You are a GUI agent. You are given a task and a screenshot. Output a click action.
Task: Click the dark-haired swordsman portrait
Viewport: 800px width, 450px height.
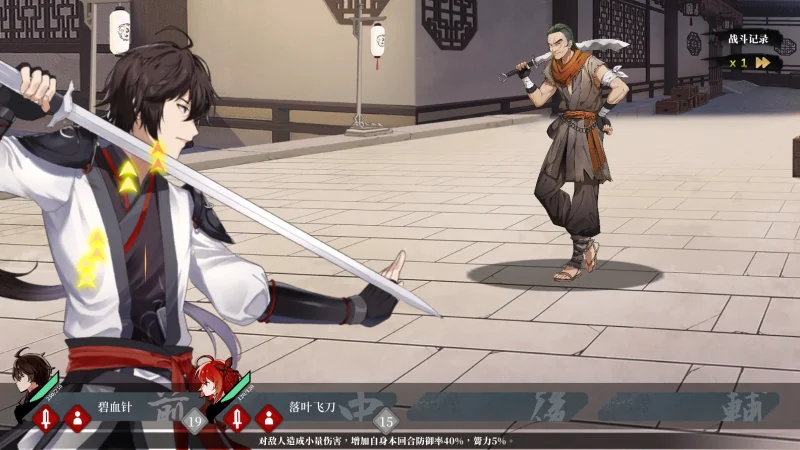coord(28,366)
